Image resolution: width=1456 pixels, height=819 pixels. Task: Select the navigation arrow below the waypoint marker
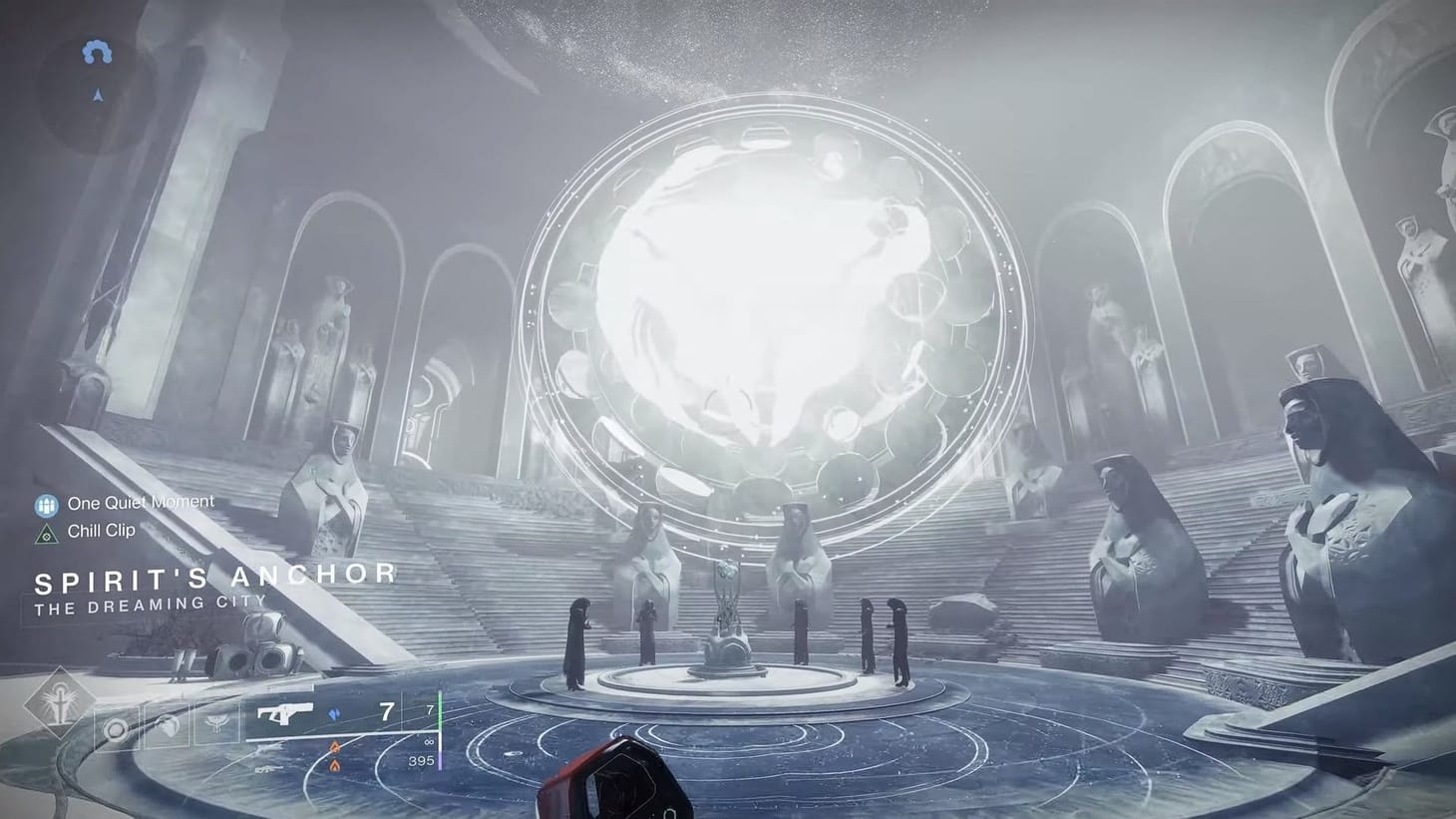(98, 96)
